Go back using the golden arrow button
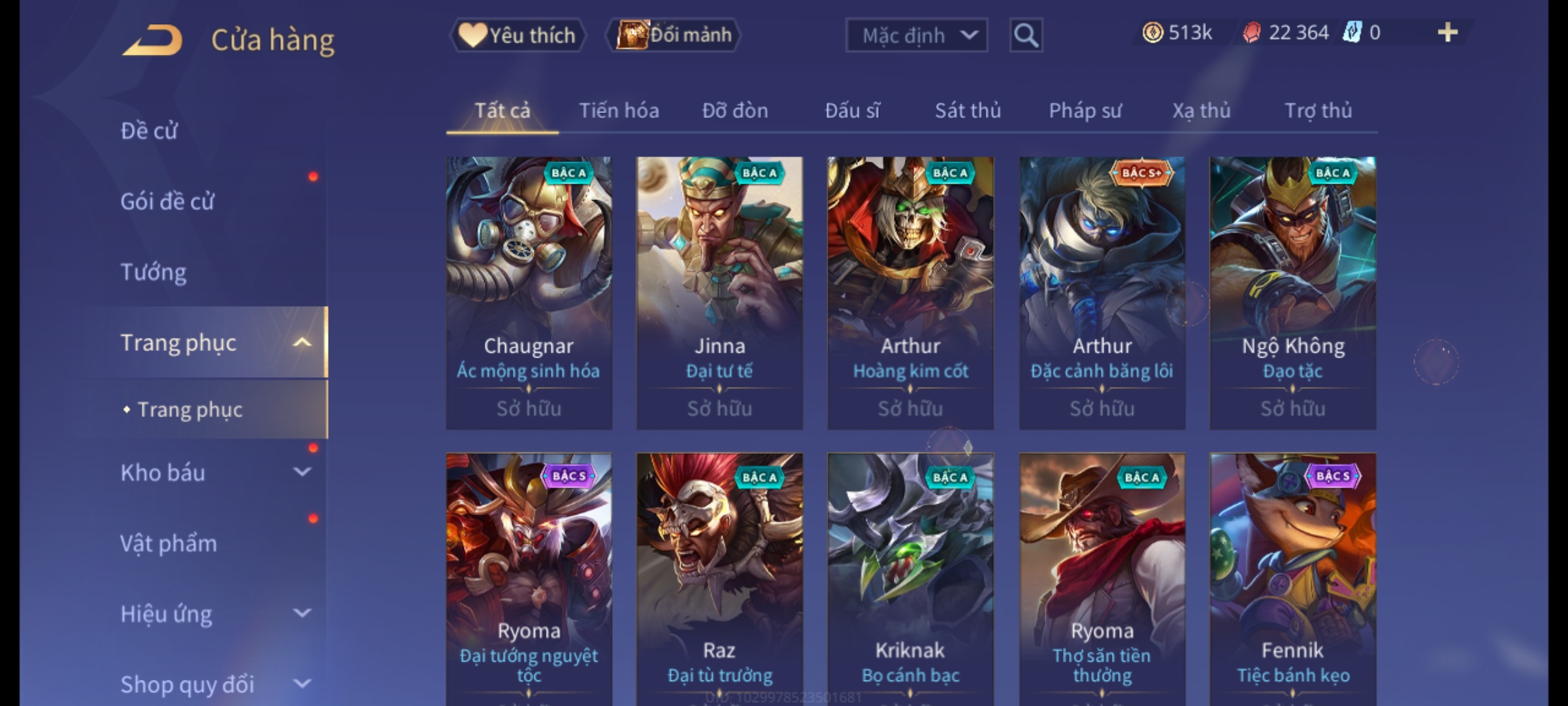This screenshot has width=1568, height=706. tap(152, 41)
